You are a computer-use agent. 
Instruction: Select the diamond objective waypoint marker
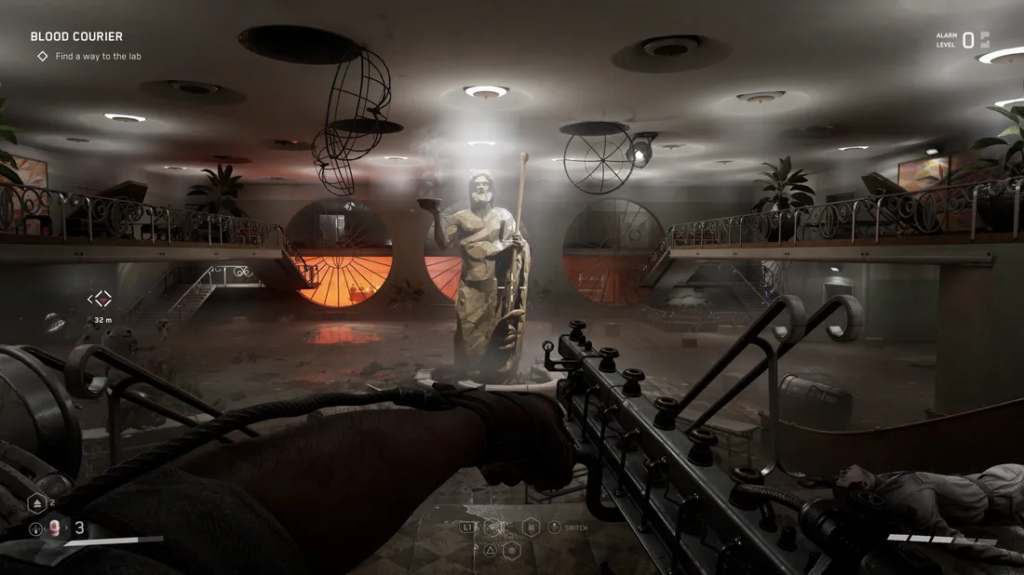click(x=100, y=298)
